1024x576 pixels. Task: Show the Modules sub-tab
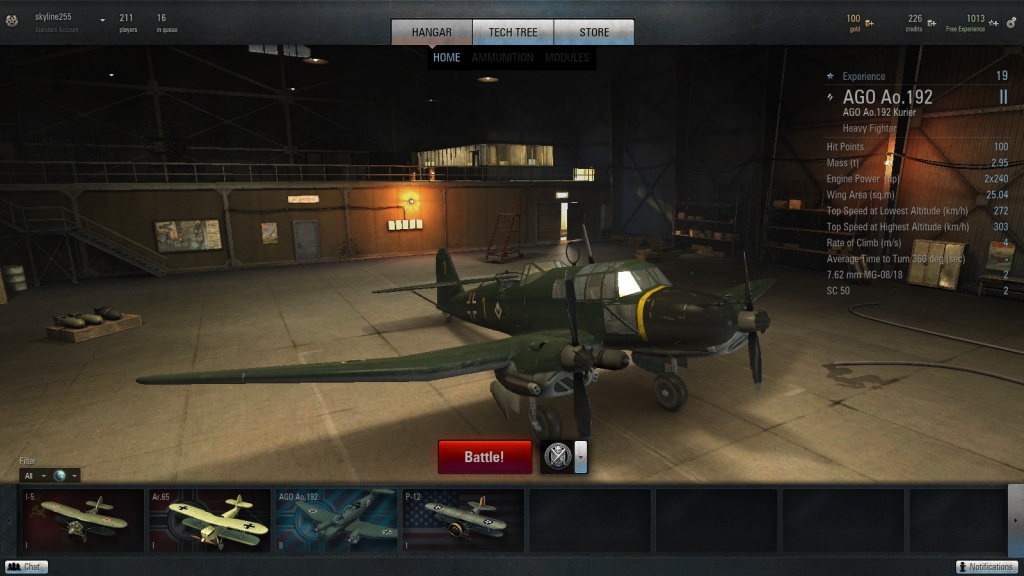tap(567, 58)
